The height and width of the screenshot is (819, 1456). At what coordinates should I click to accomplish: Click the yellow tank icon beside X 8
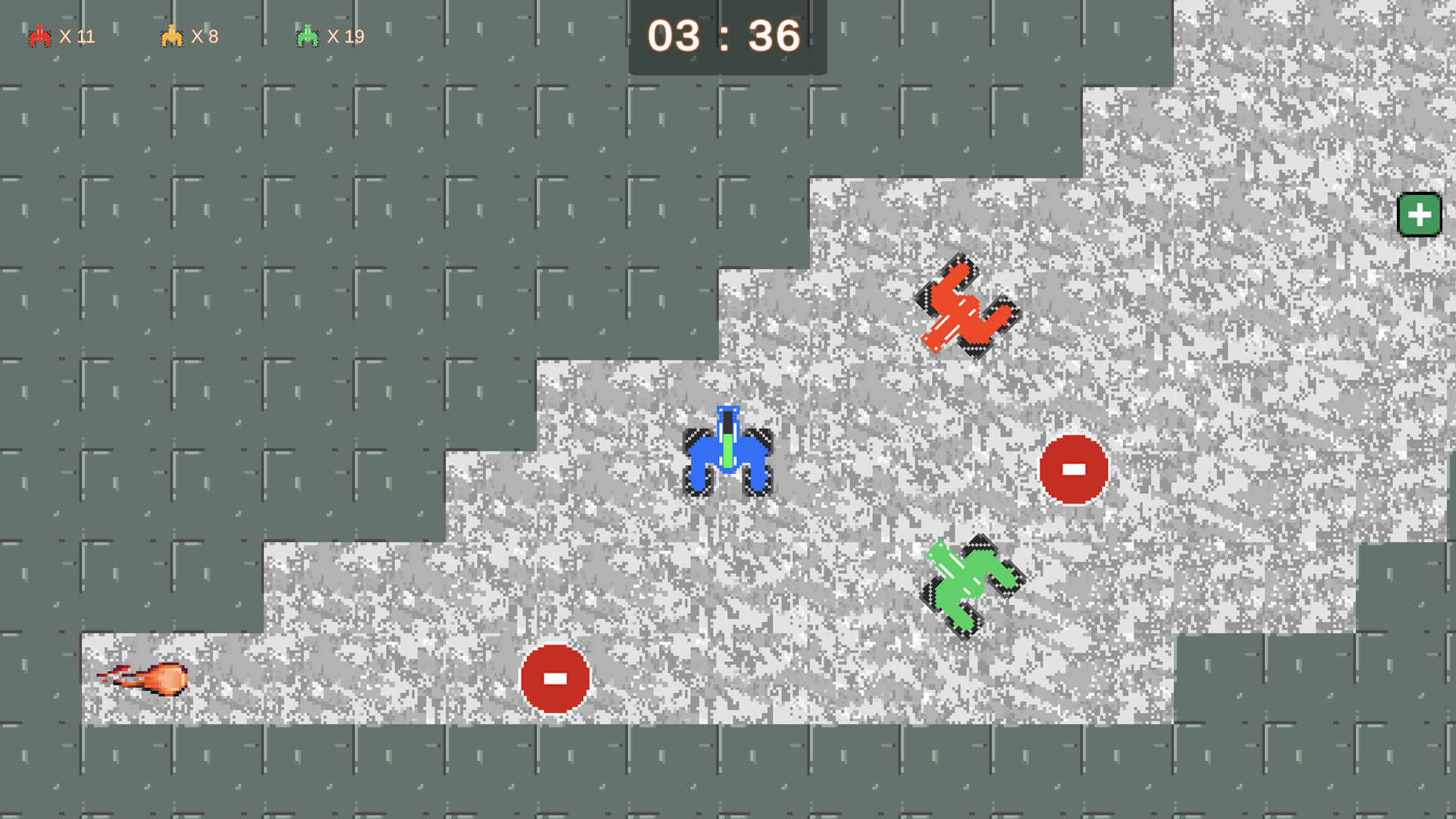coord(173,35)
